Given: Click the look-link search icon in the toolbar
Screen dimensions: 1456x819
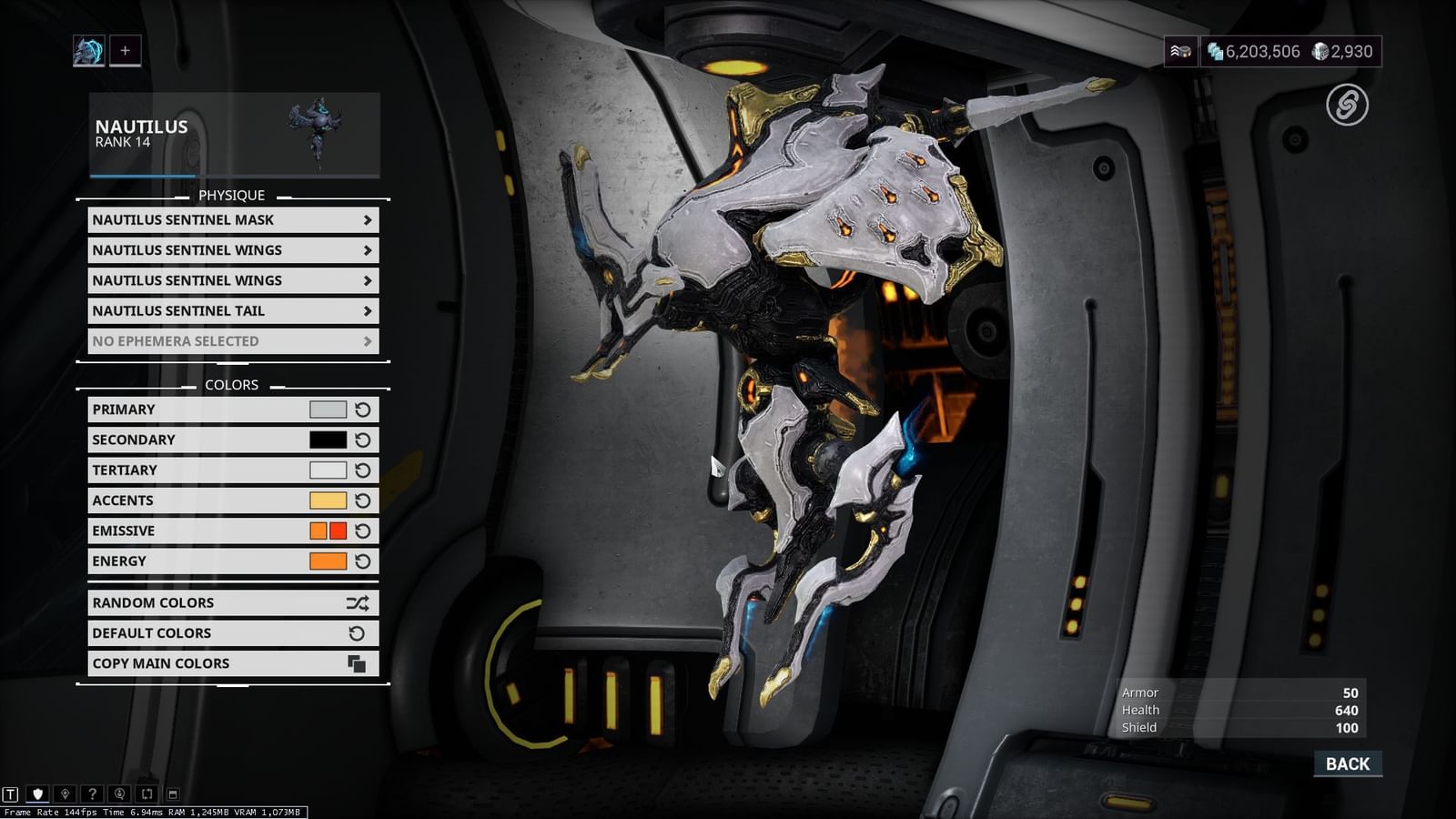Looking at the screenshot, I should [x=119, y=793].
